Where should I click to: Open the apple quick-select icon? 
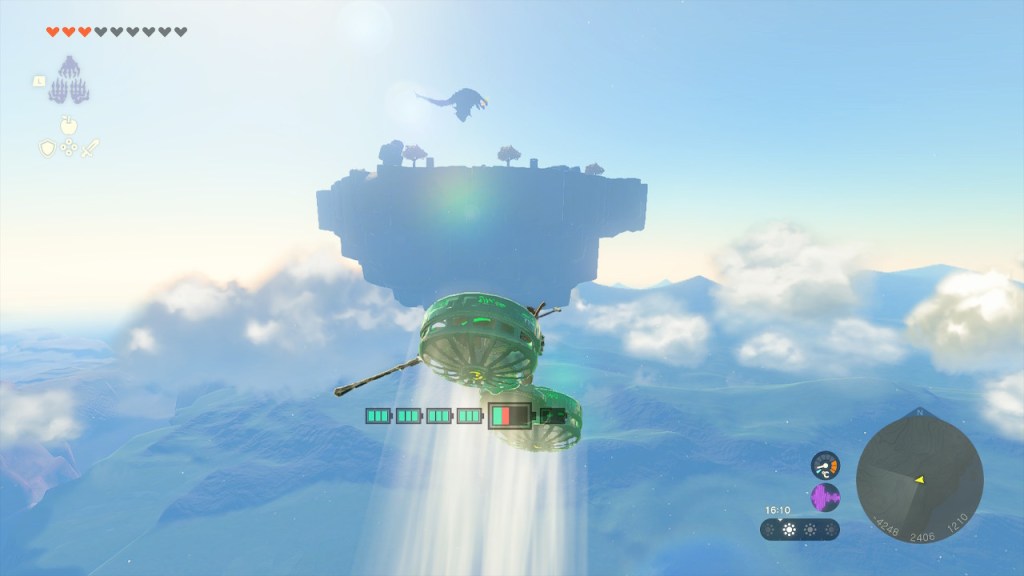(x=69, y=125)
